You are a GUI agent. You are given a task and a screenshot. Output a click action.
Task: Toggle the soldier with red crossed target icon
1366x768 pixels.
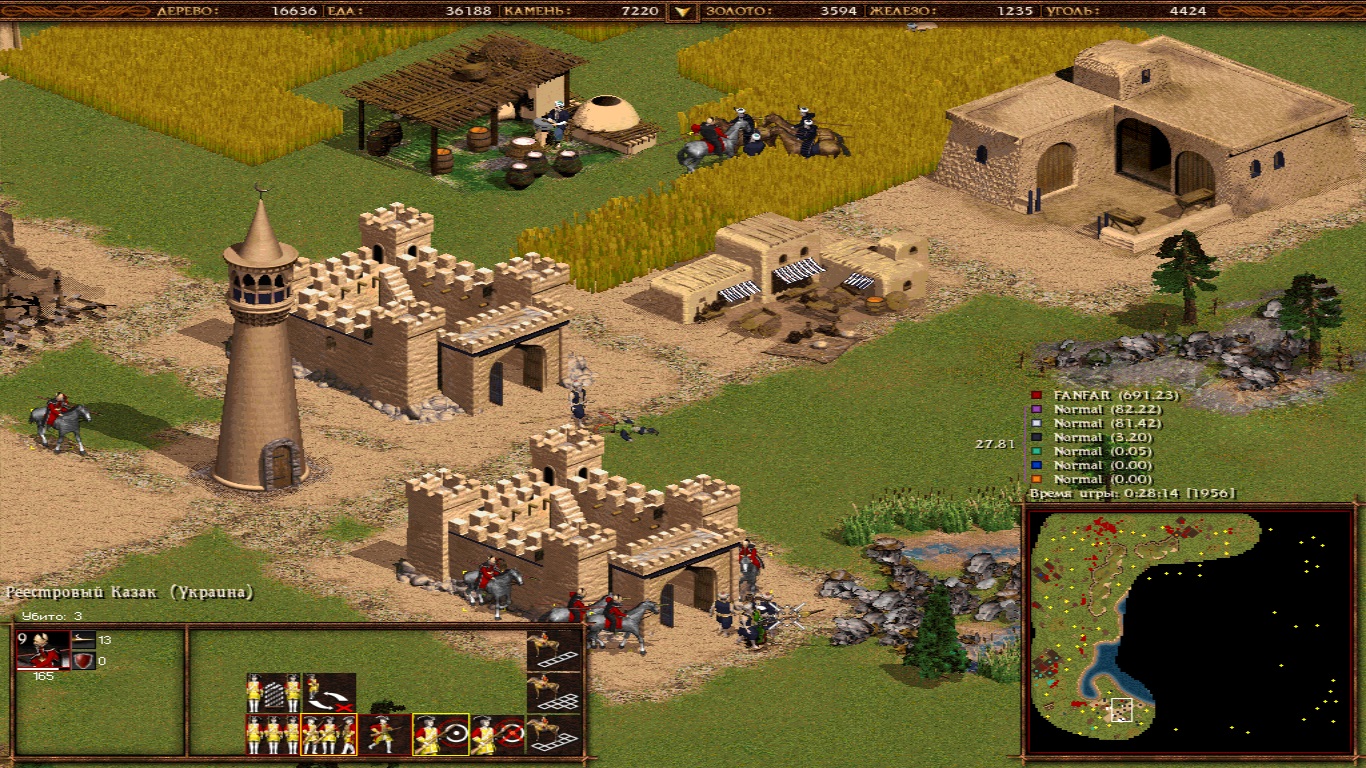point(497,735)
